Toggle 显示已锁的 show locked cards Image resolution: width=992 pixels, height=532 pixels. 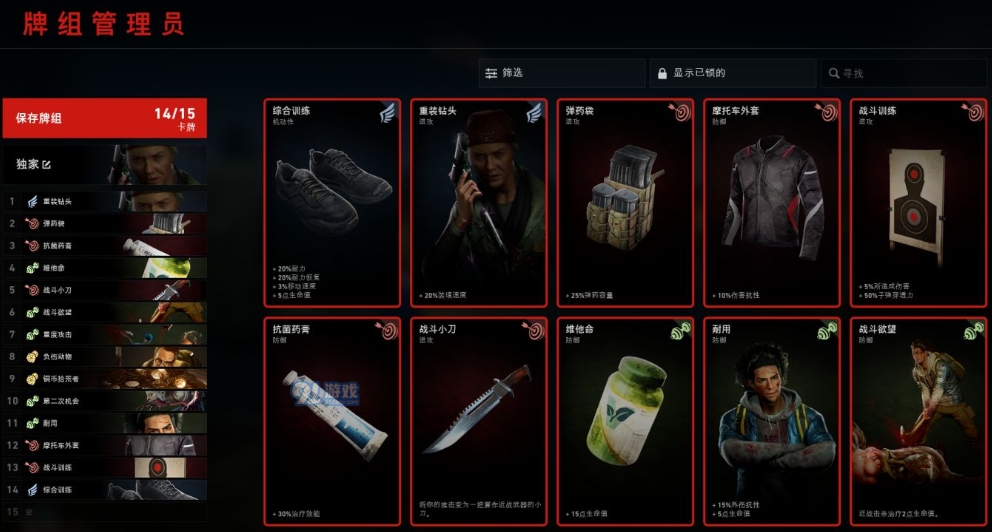(x=732, y=73)
